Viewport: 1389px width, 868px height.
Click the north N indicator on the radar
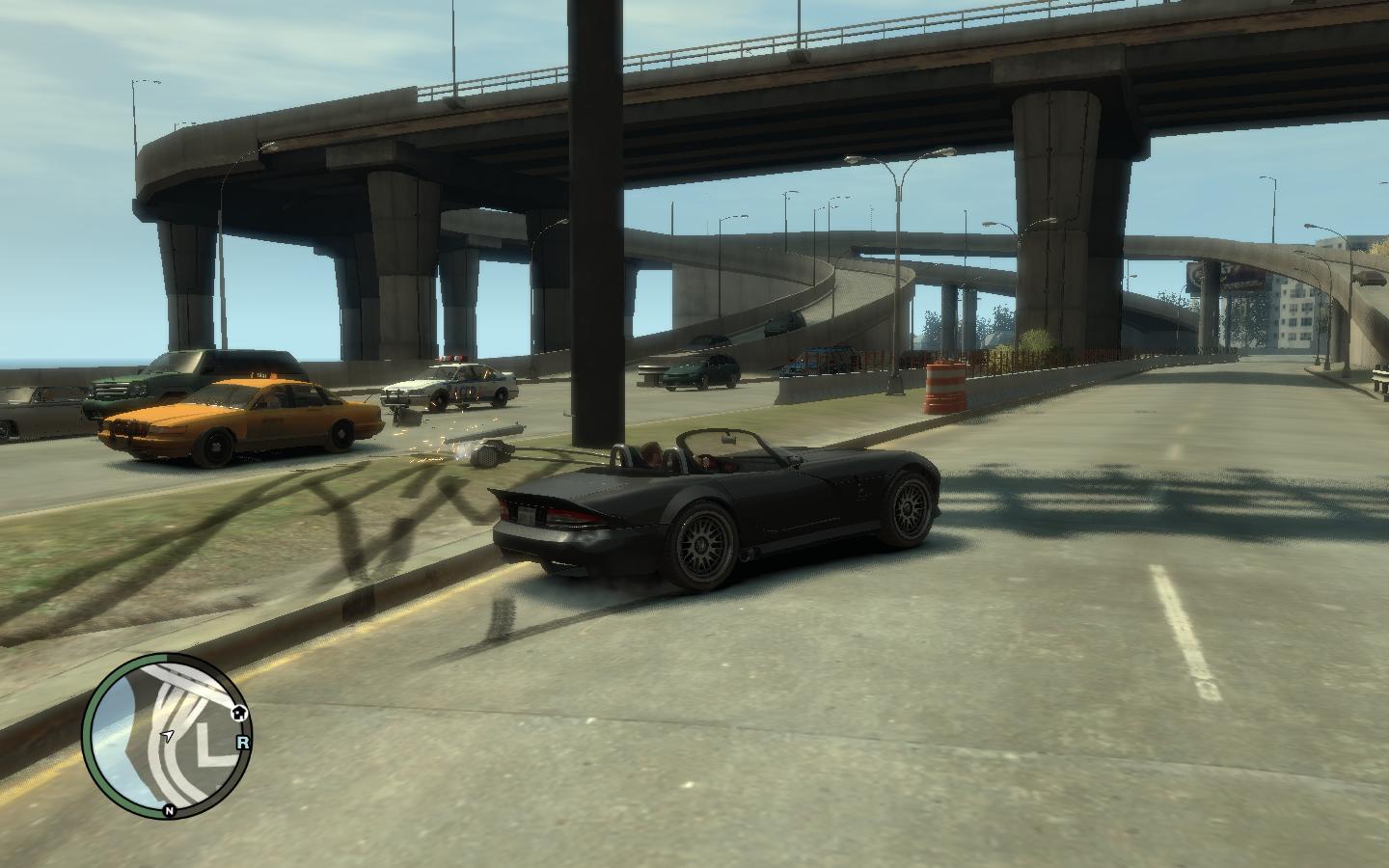(169, 810)
